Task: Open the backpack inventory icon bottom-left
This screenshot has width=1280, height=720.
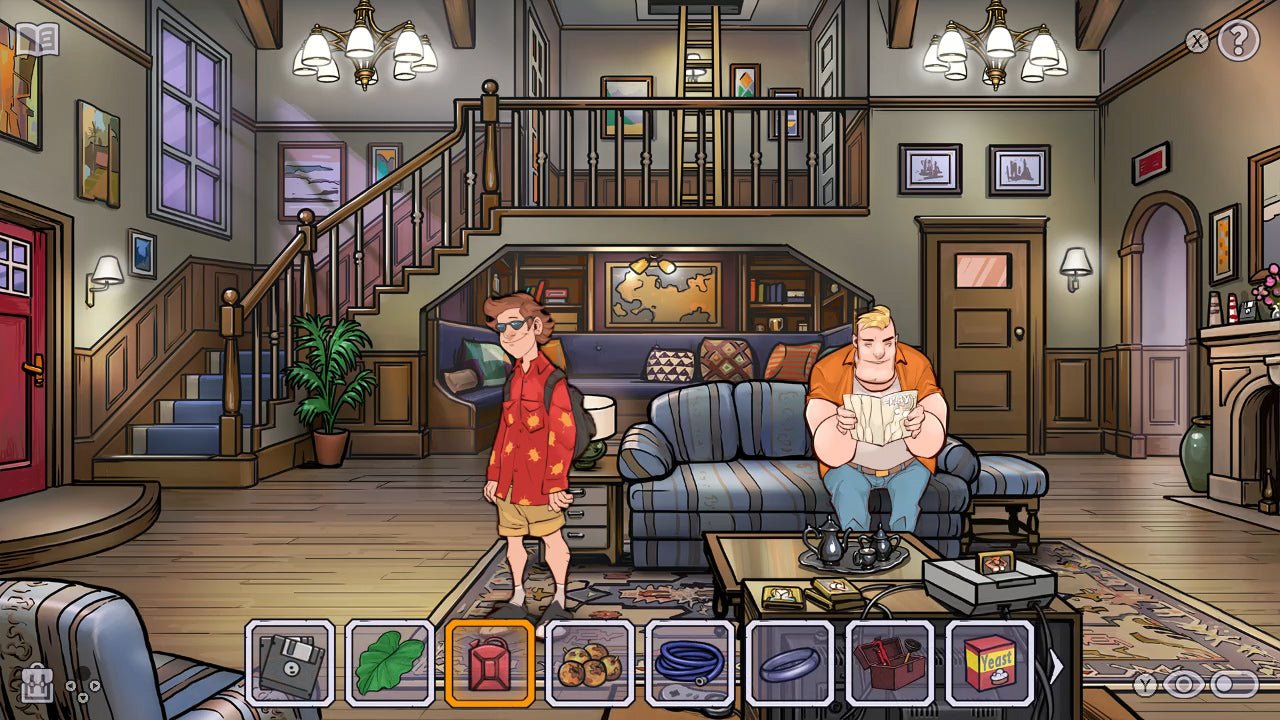Action: pyautogui.click(x=38, y=685)
